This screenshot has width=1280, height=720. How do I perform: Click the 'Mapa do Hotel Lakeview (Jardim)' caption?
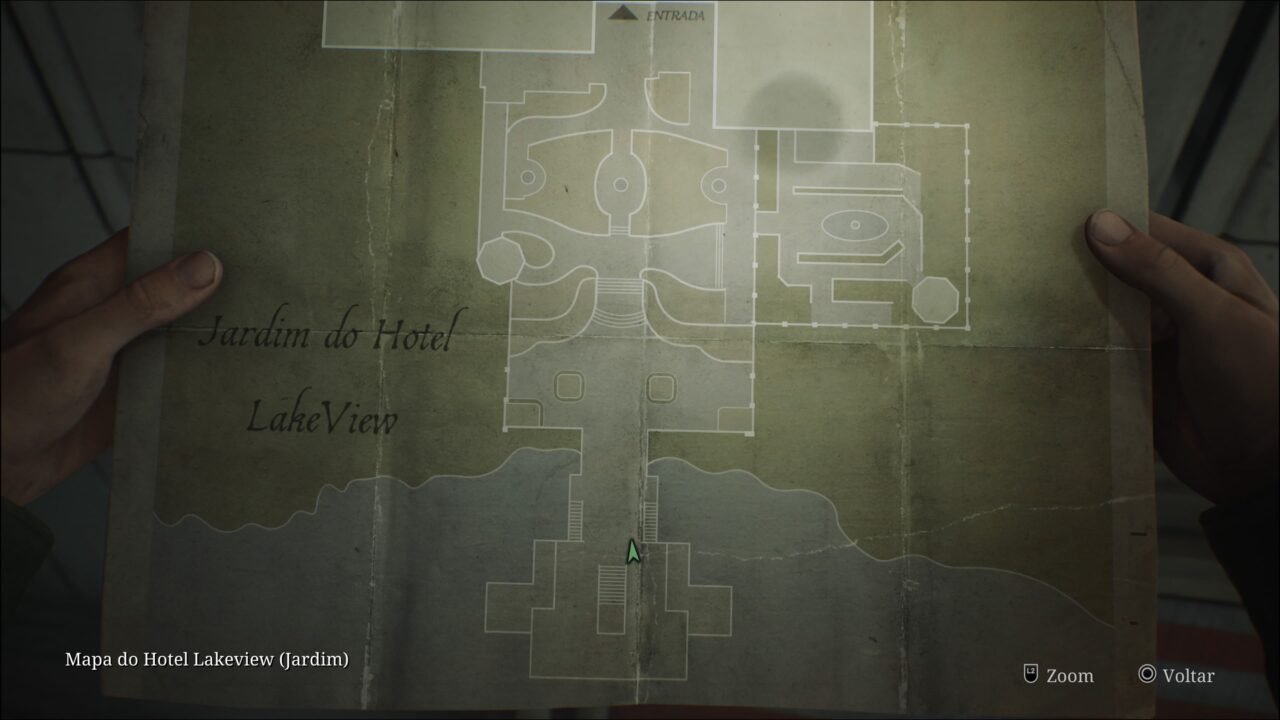(x=205, y=660)
